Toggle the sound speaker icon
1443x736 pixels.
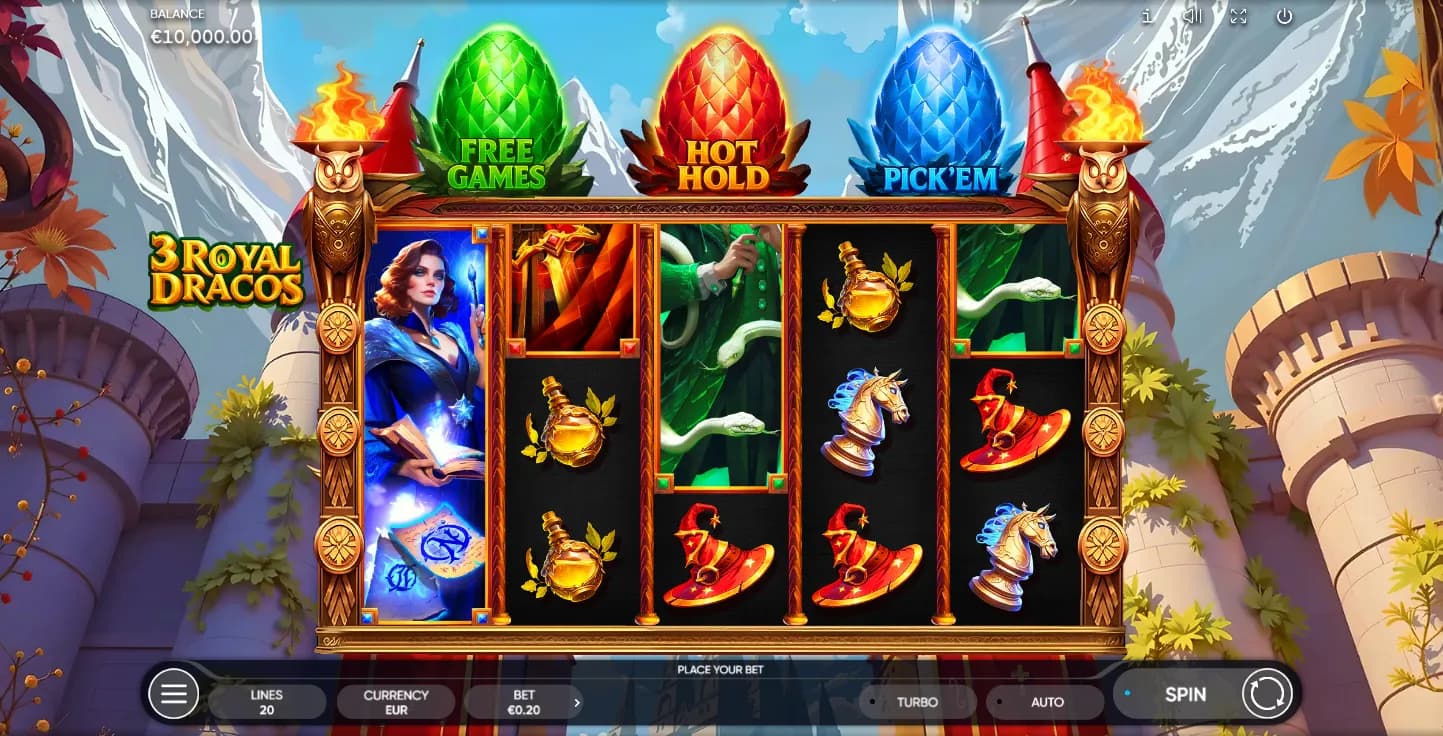click(x=1192, y=16)
